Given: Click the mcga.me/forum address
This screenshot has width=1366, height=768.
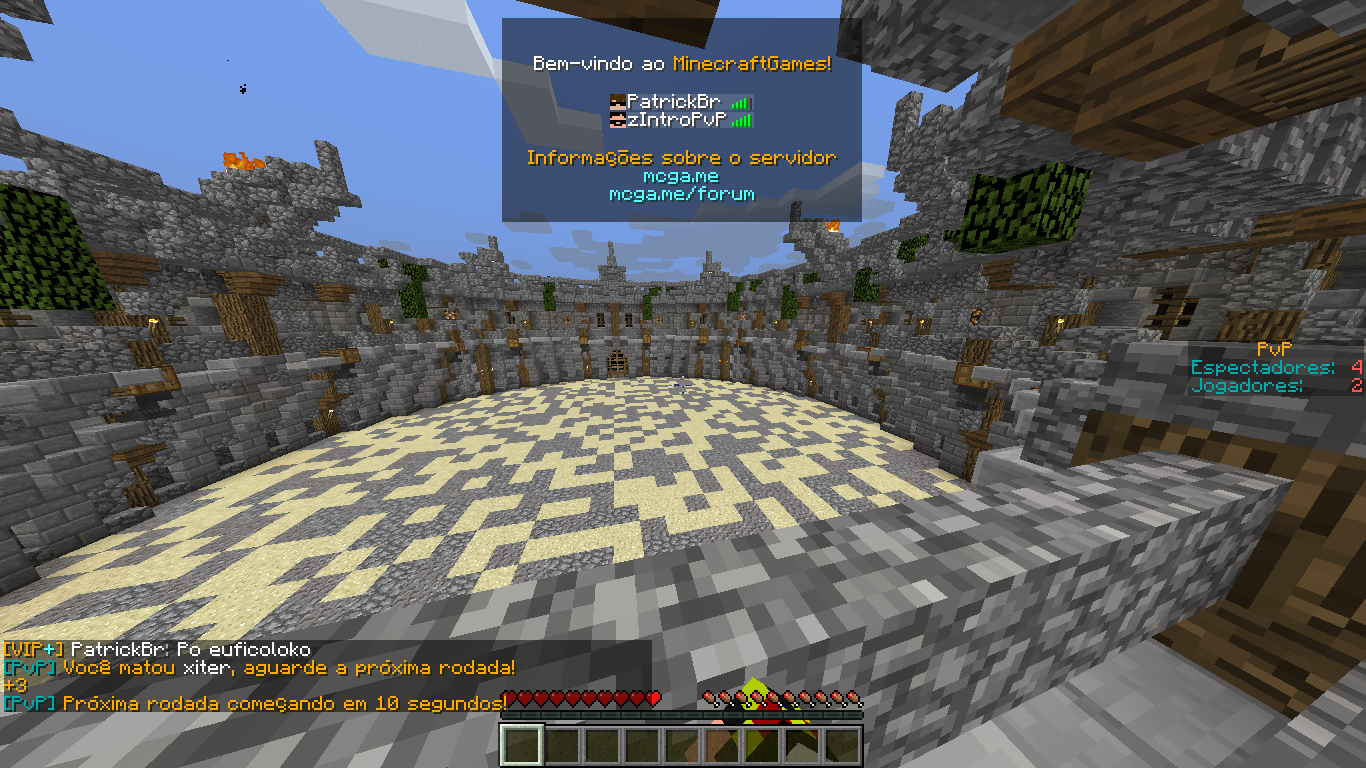Looking at the screenshot, I should tap(681, 194).
